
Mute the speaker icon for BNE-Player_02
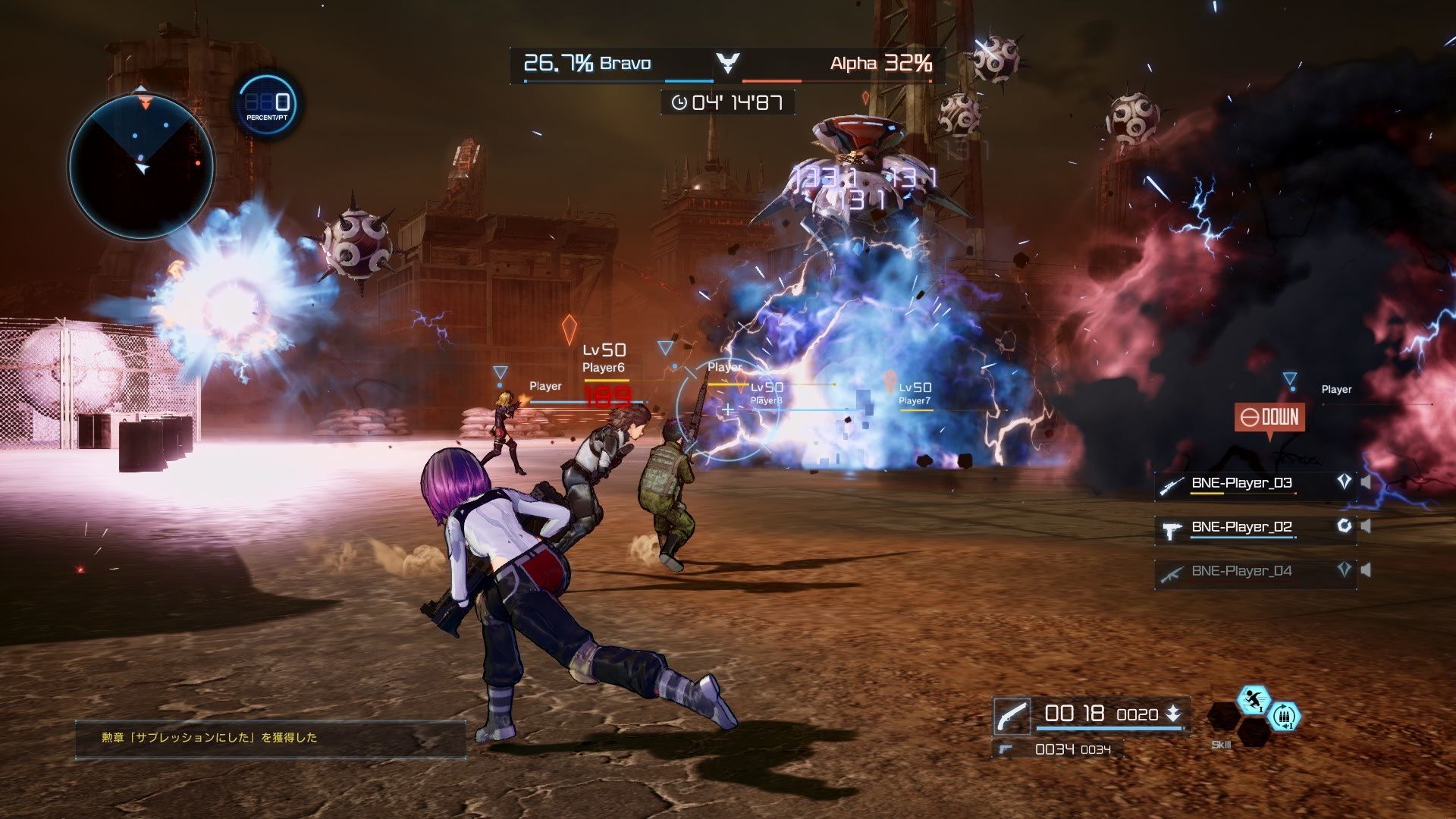(1367, 526)
